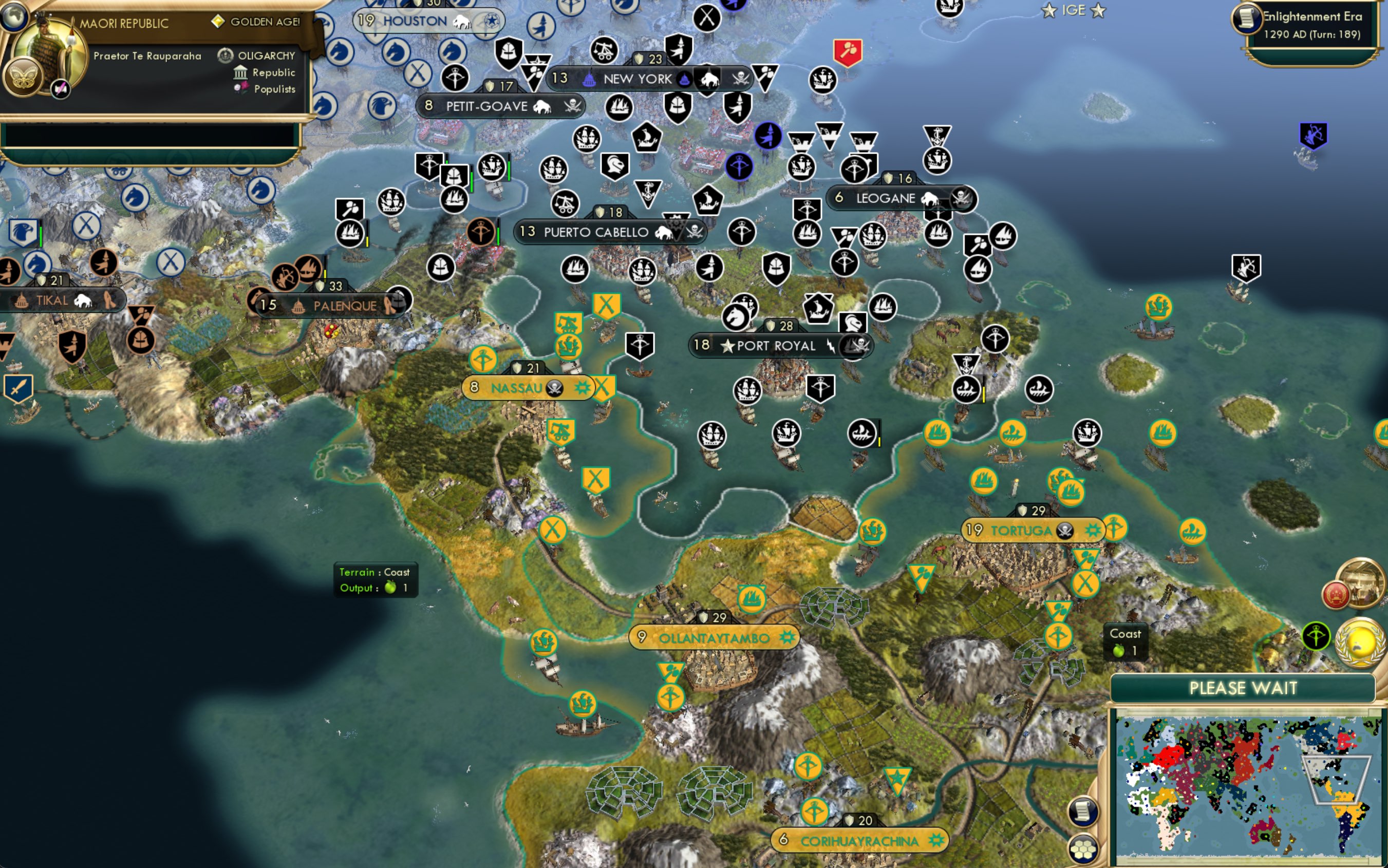This screenshot has width=1388, height=868.
Task: Open the IGE in-game editor label
Action: click(x=1074, y=10)
